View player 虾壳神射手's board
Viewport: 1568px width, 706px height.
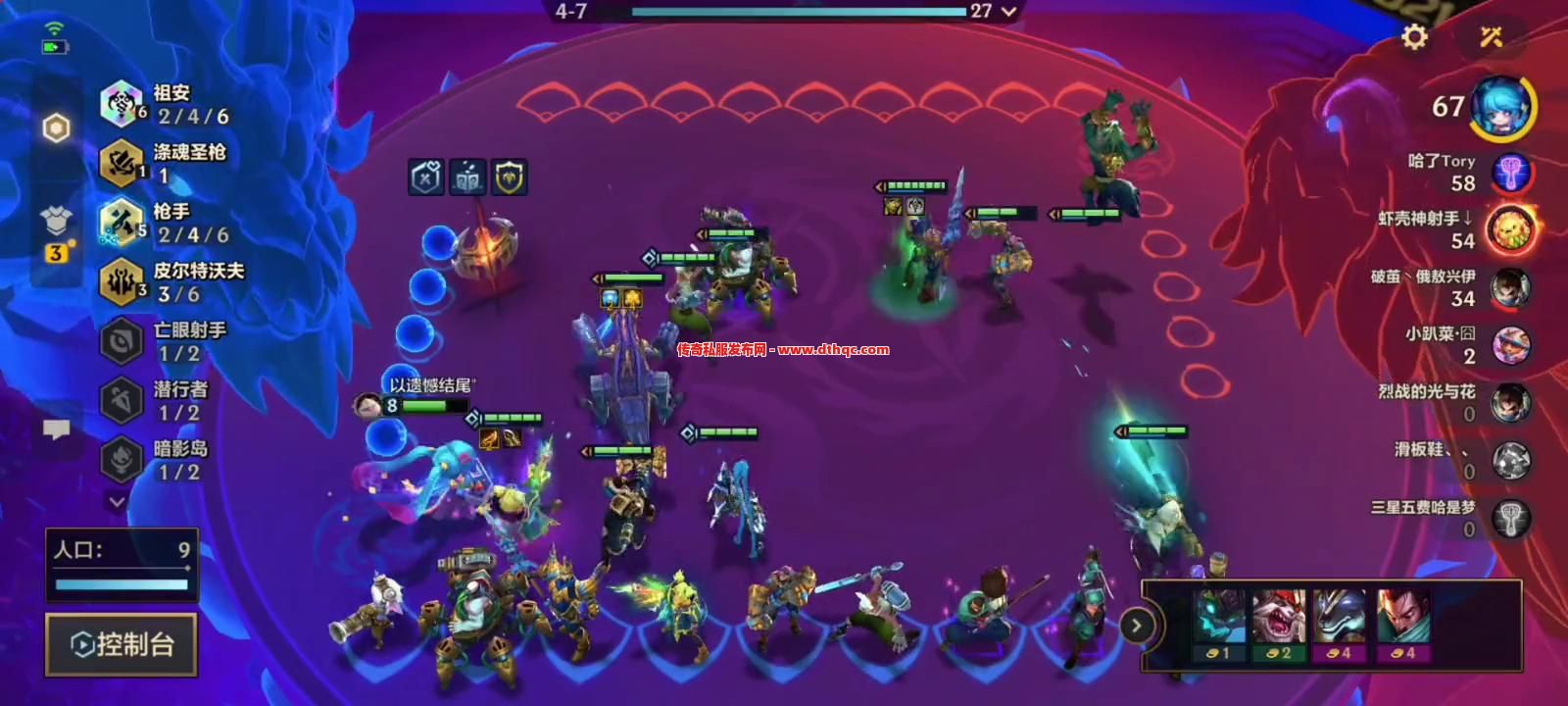[1510, 230]
